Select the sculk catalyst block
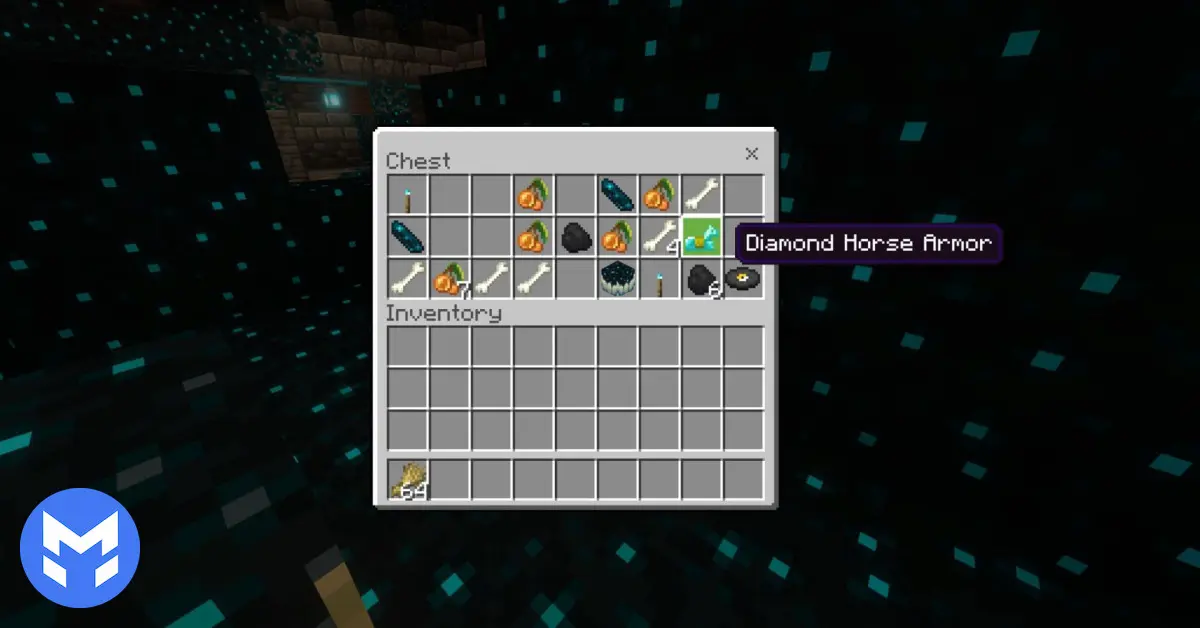This screenshot has height=628, width=1200. tap(617, 279)
